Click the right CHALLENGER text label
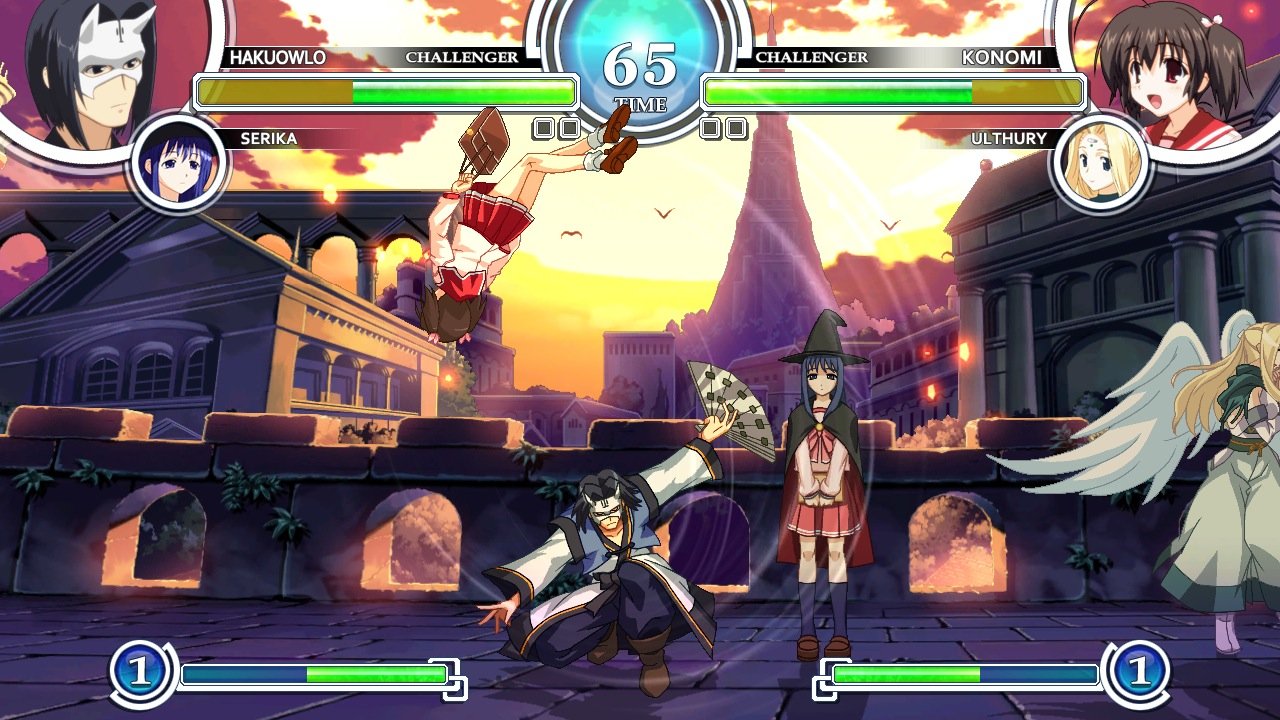The height and width of the screenshot is (720, 1280). click(812, 58)
